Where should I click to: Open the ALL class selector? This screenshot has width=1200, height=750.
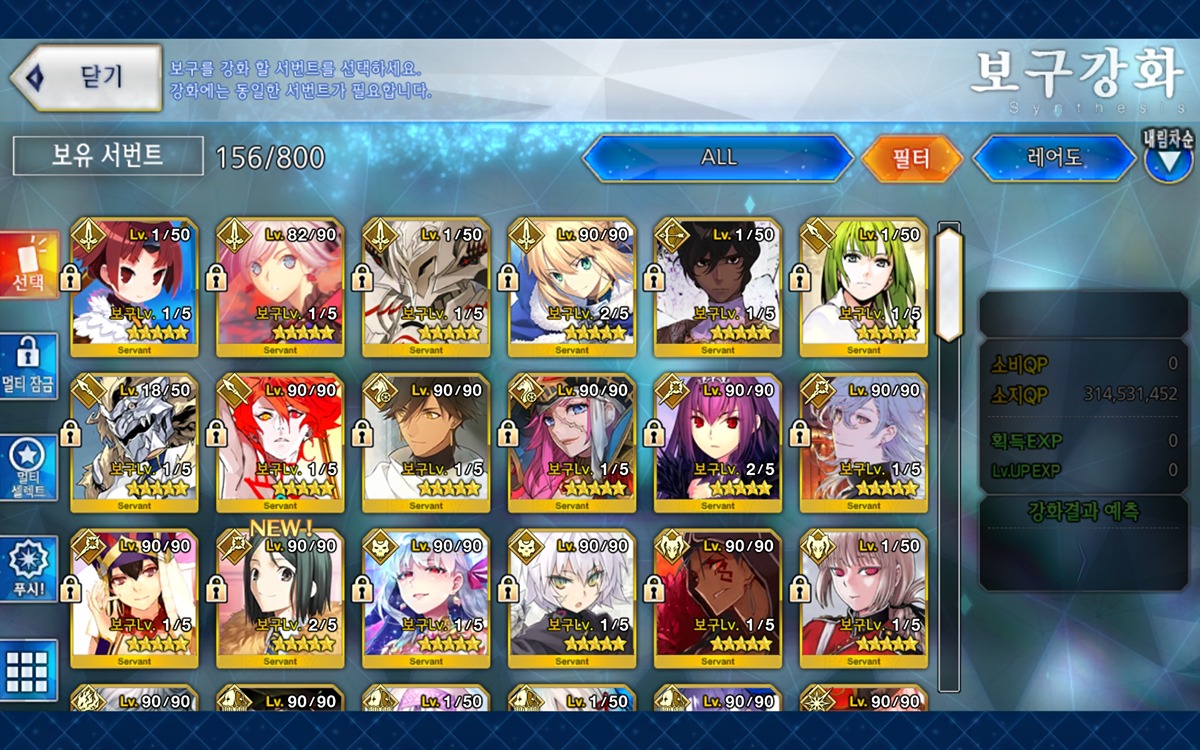point(718,158)
